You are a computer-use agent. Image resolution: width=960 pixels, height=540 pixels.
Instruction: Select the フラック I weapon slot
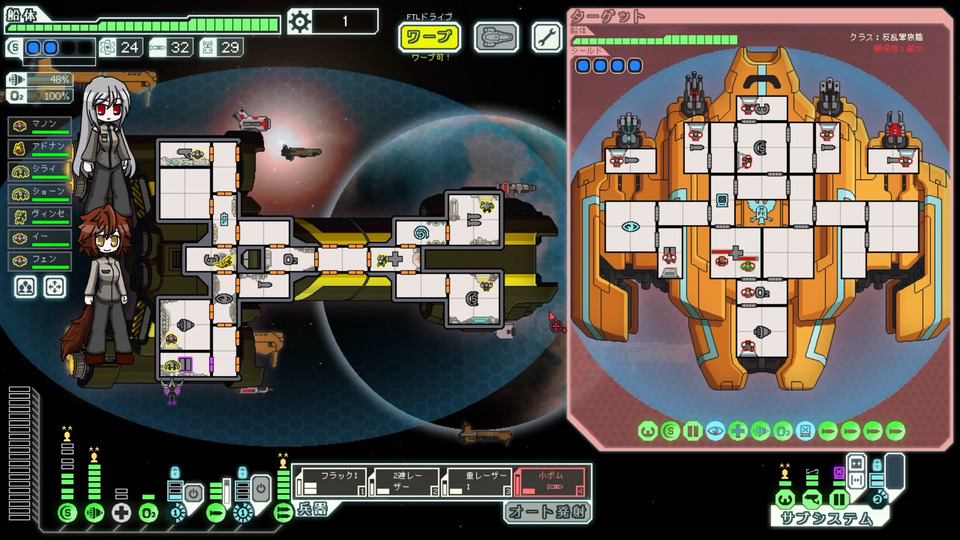coord(330,482)
